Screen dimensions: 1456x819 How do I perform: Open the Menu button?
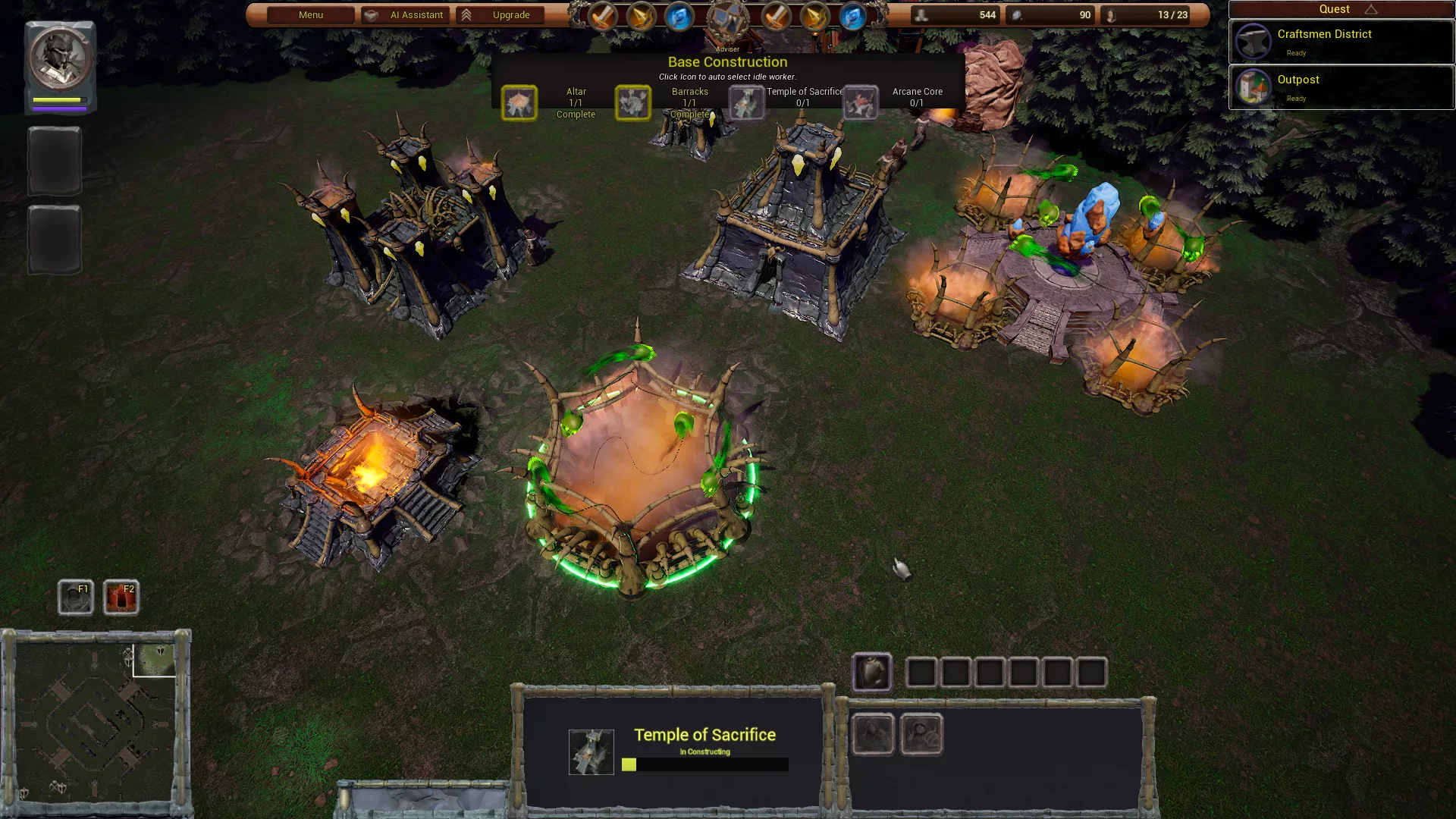(x=311, y=15)
